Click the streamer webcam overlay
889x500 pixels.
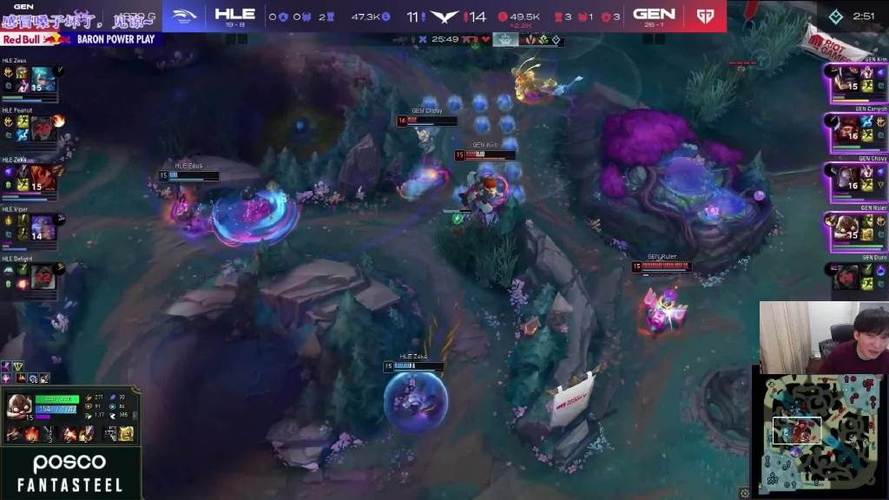(822, 333)
